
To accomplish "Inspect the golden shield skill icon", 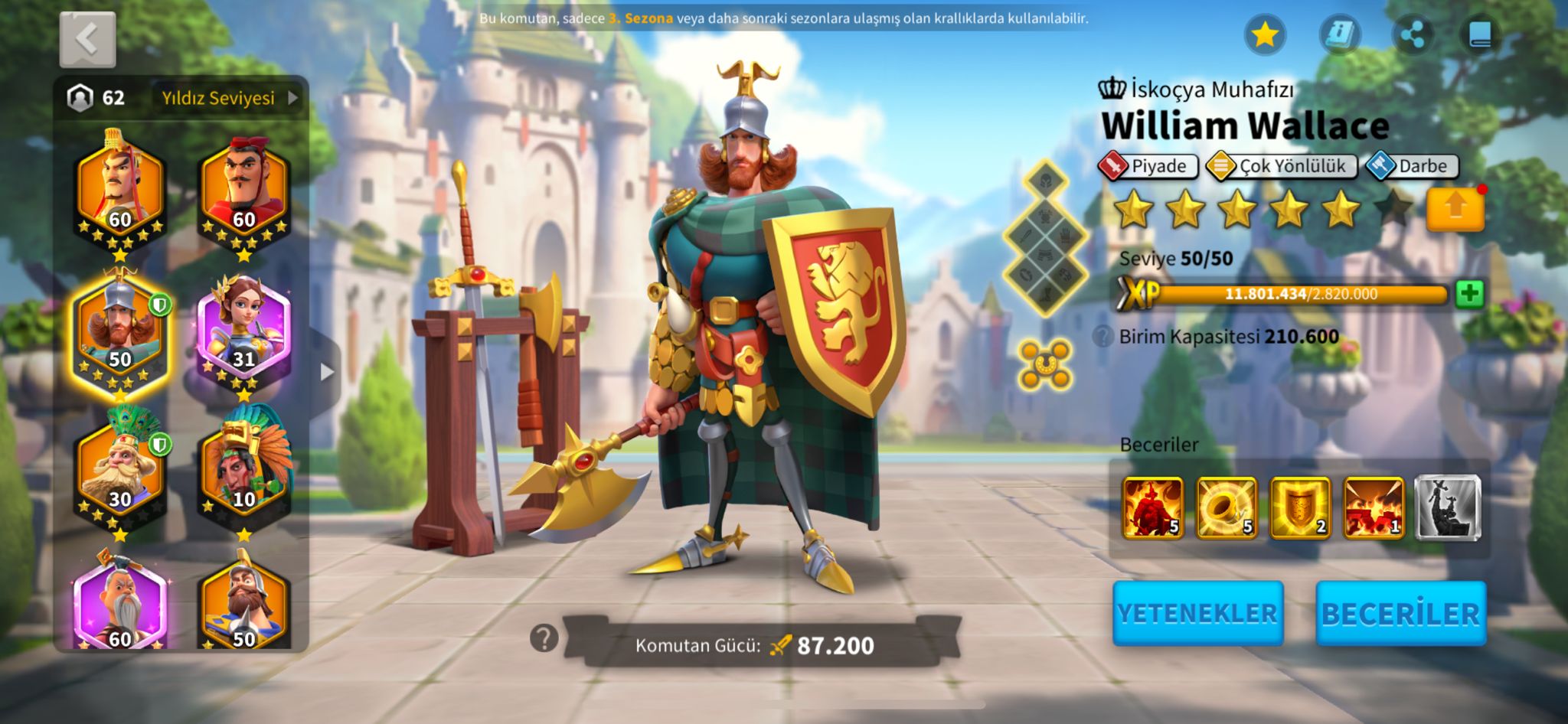I will [1300, 507].
